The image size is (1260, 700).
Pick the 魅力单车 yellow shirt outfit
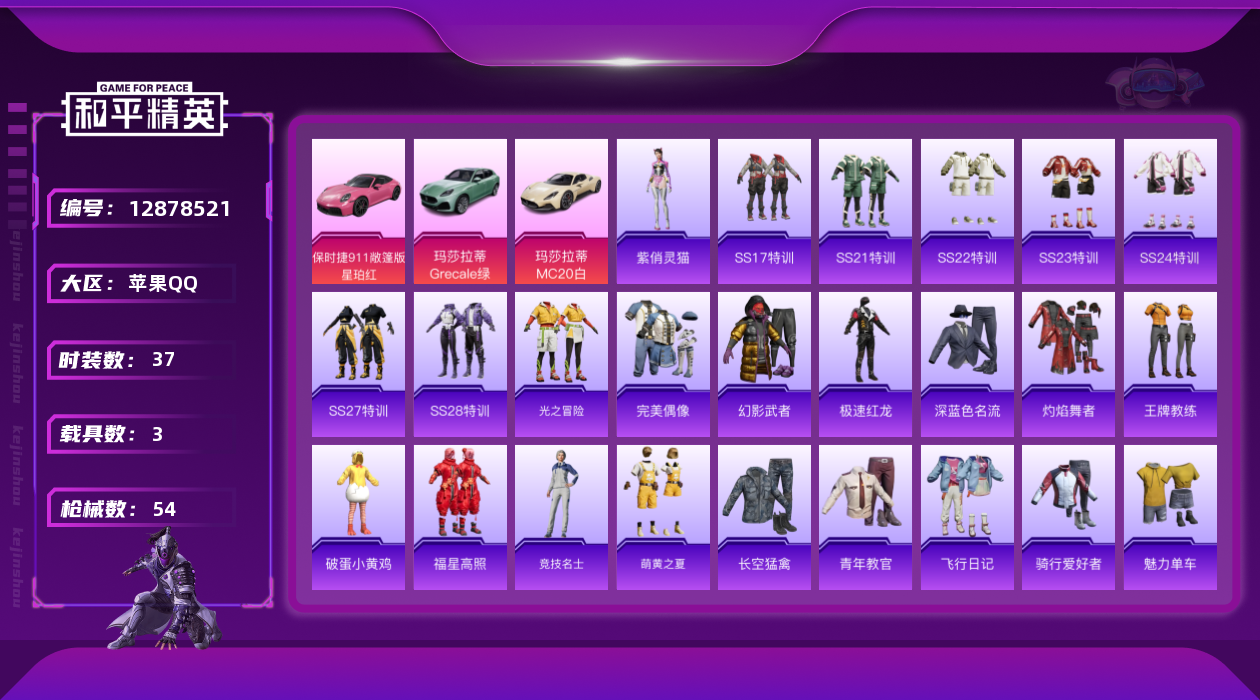click(x=1170, y=517)
